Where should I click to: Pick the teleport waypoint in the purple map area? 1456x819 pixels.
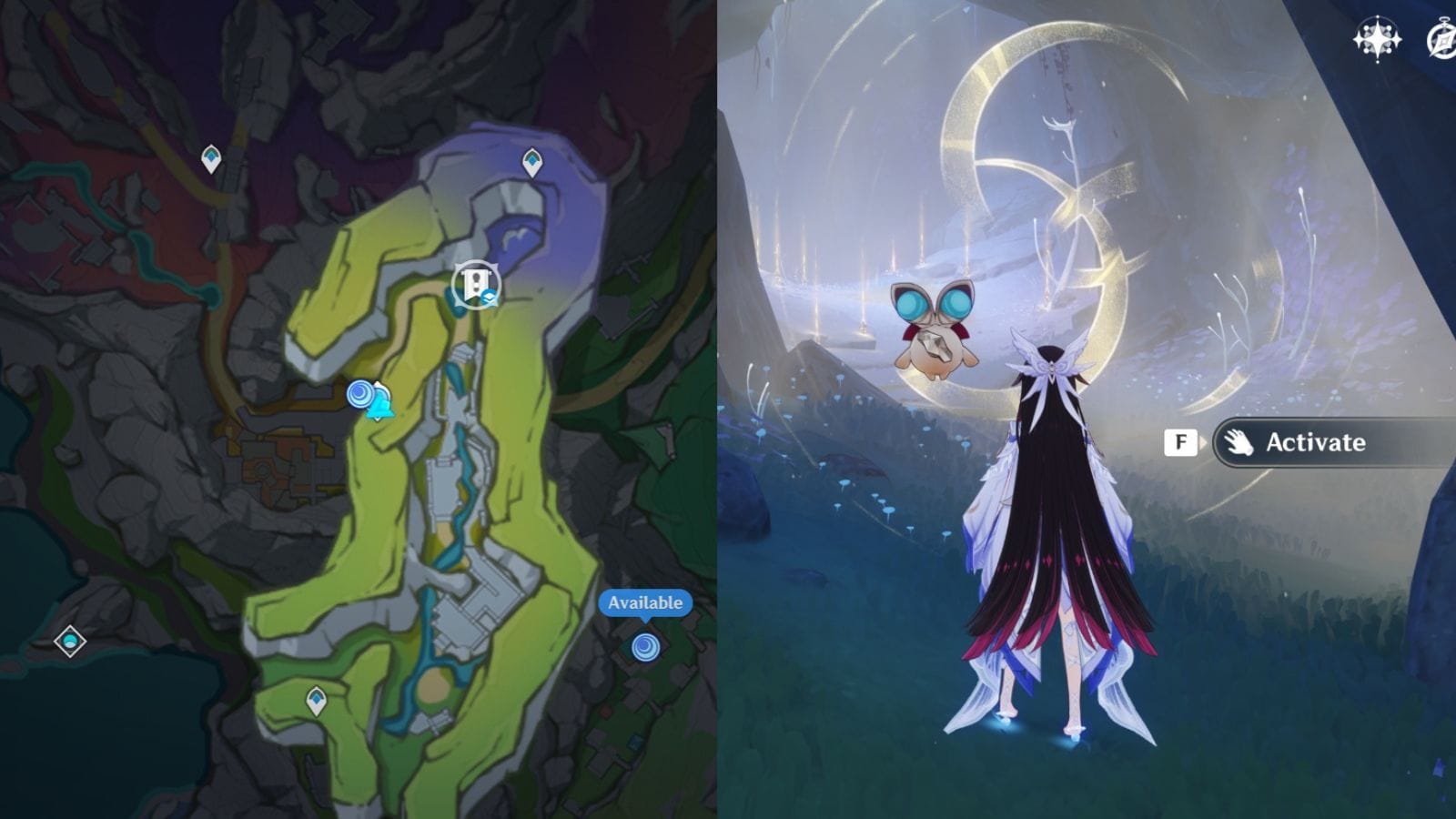[532, 163]
